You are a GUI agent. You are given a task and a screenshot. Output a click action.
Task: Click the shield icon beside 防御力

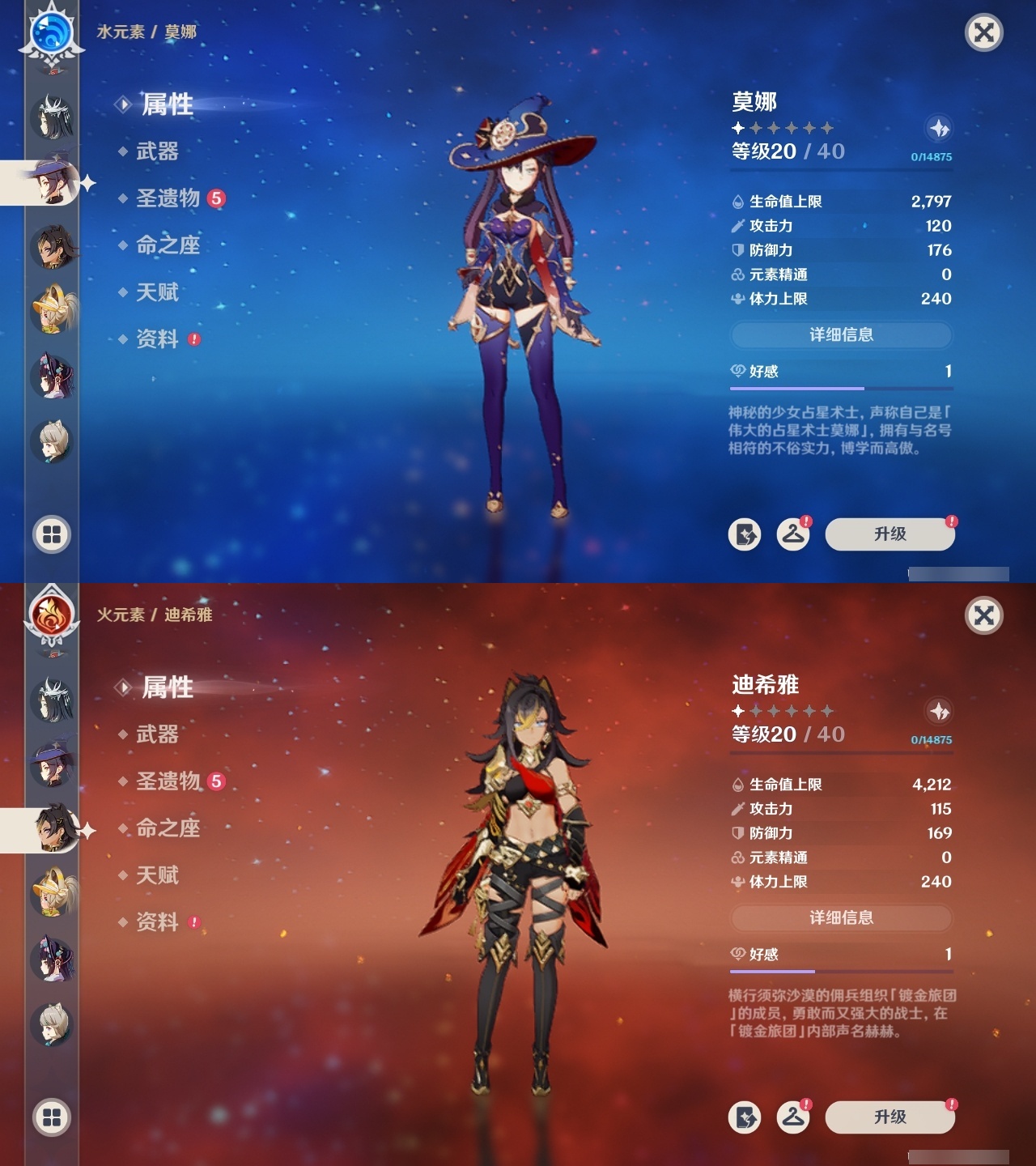[x=737, y=251]
